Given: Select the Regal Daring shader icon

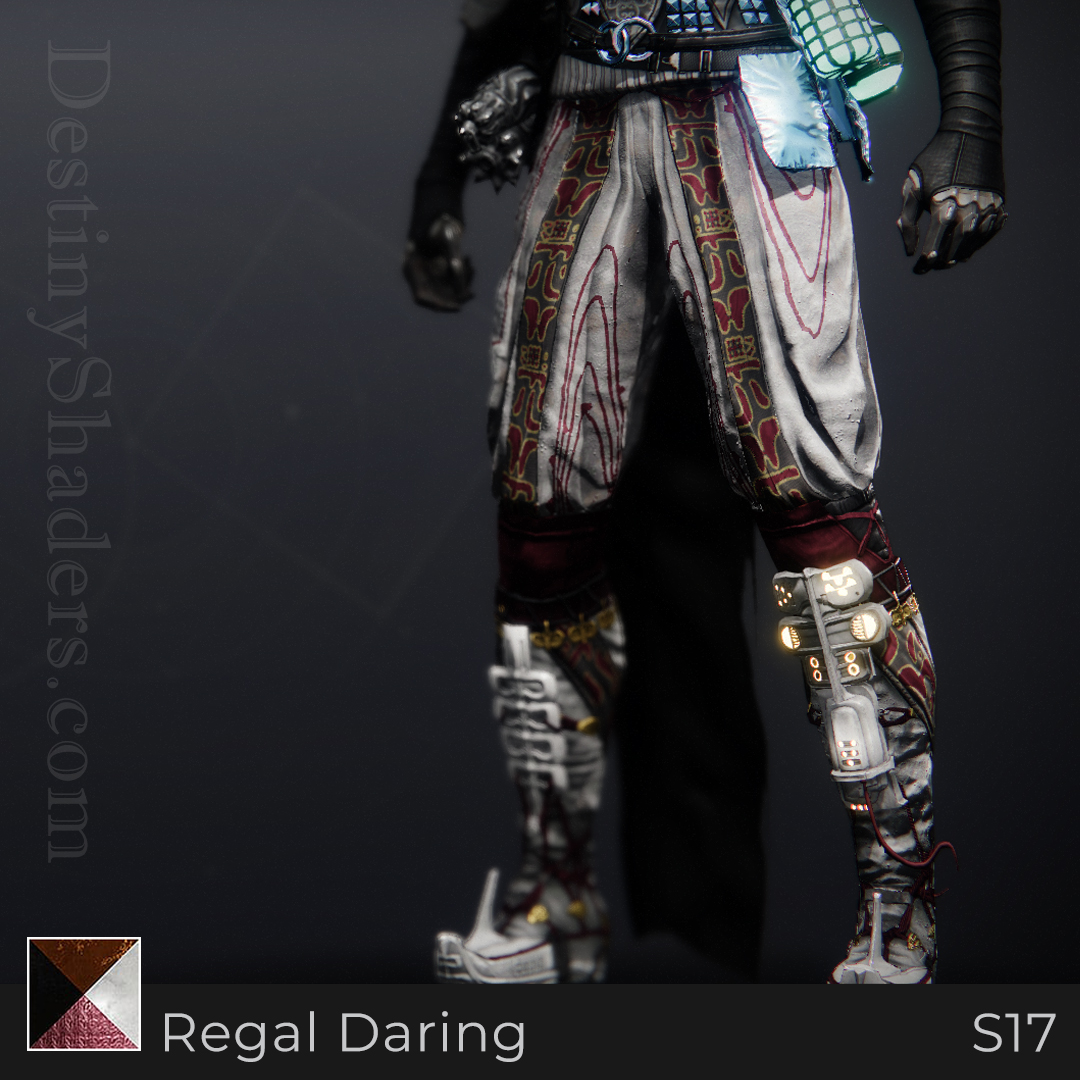Looking at the screenshot, I should (84, 993).
